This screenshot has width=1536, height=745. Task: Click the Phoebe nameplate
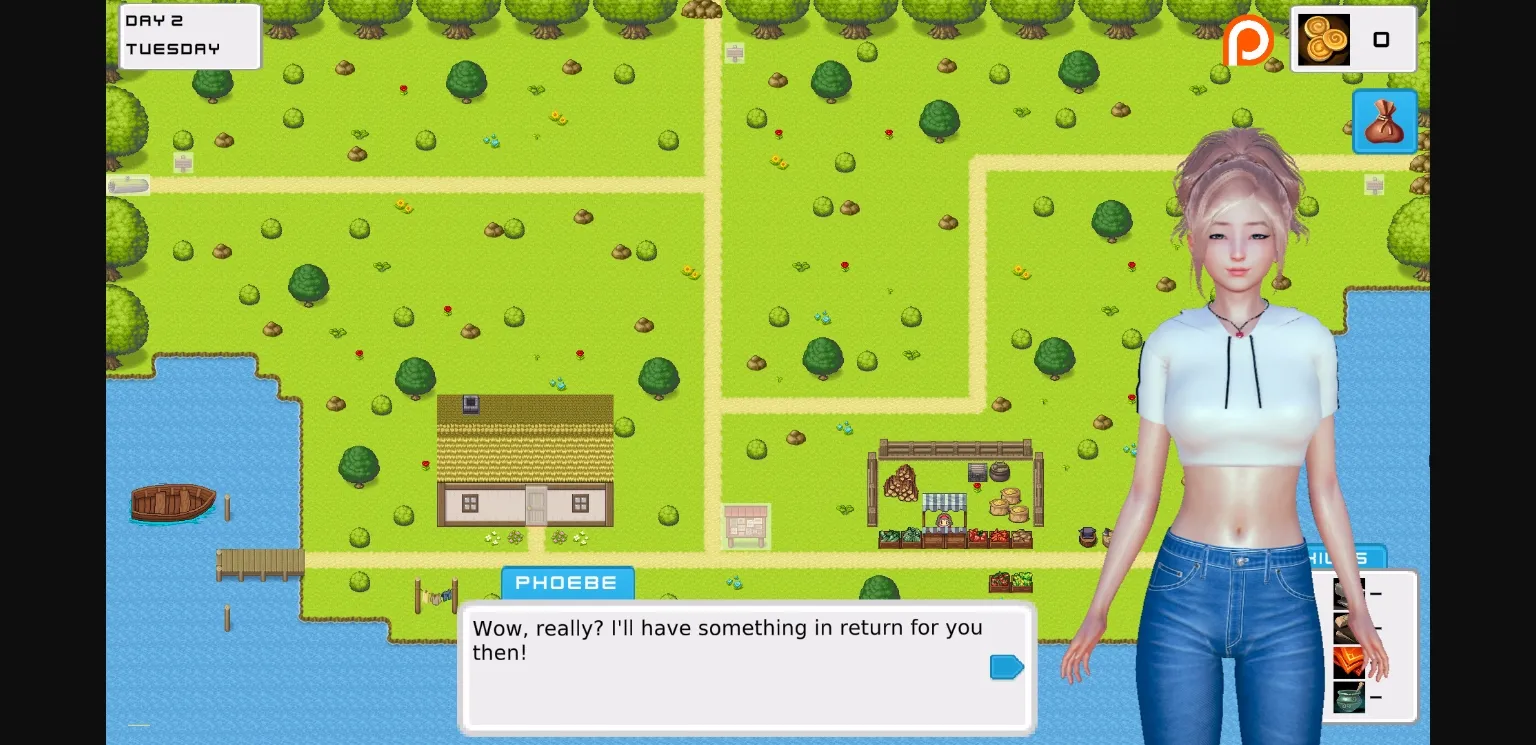click(x=567, y=582)
